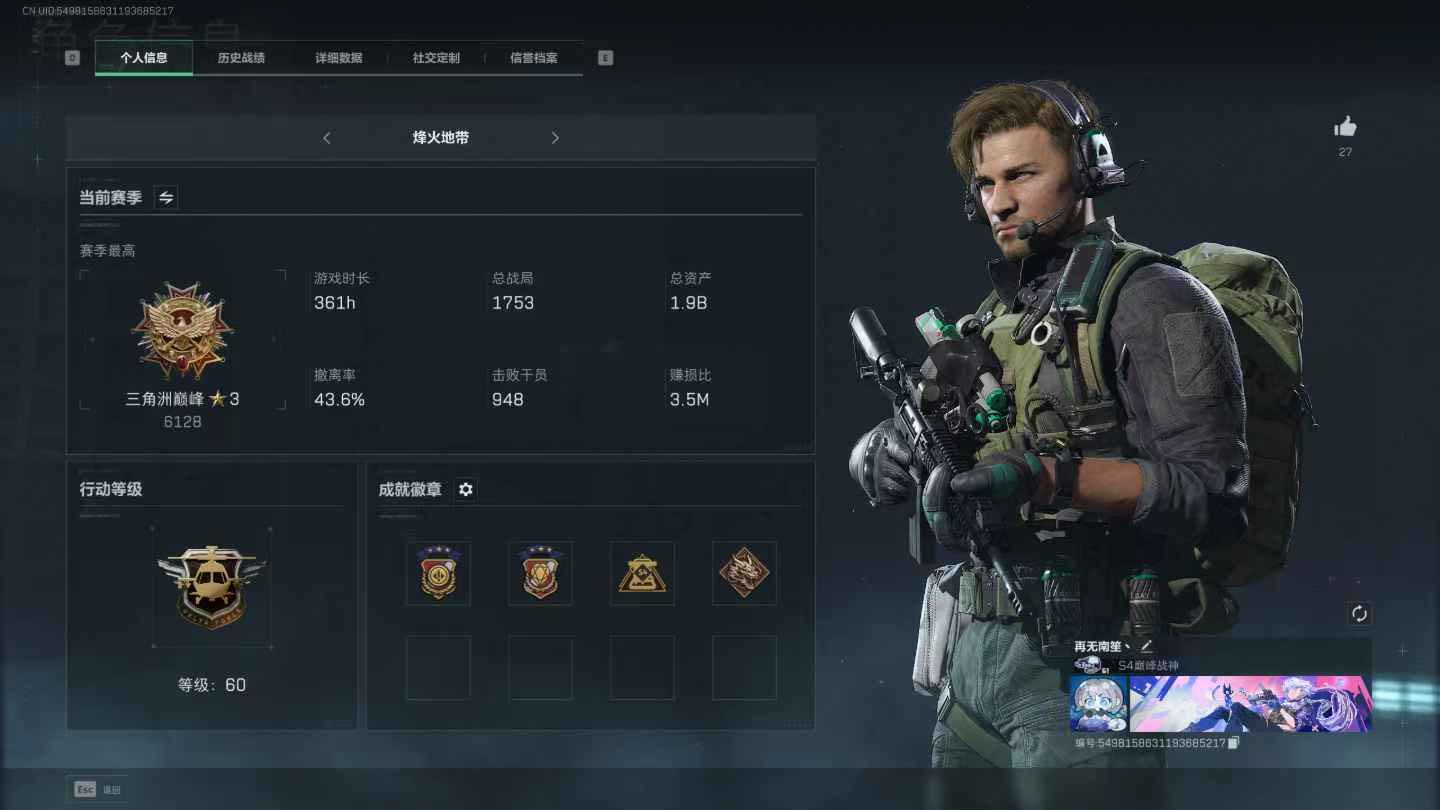Toggle the season swap icon beside 当前赛季
Screen dimensions: 1440x810
(166, 198)
